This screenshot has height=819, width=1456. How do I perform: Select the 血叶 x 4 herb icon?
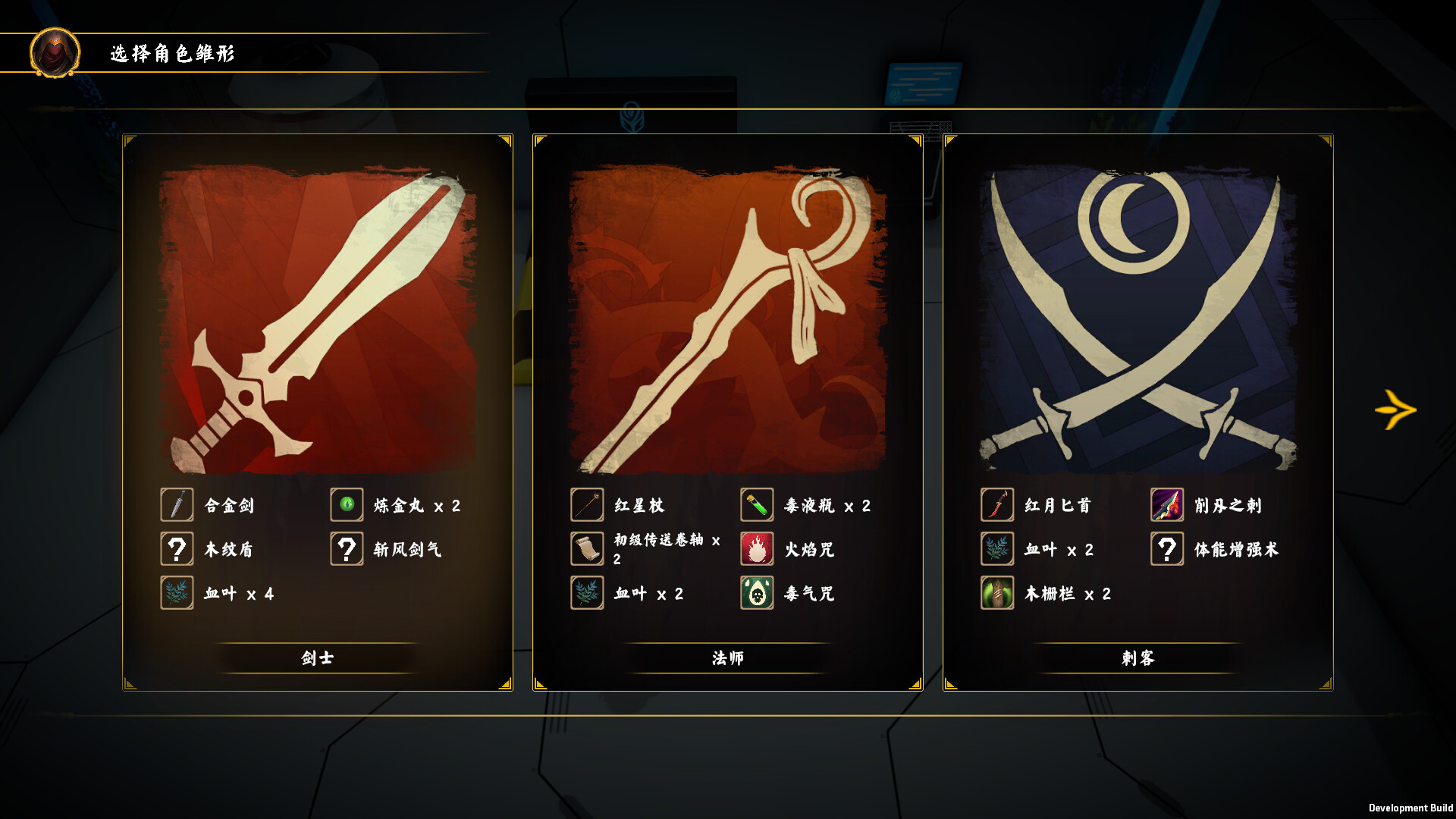point(177,593)
